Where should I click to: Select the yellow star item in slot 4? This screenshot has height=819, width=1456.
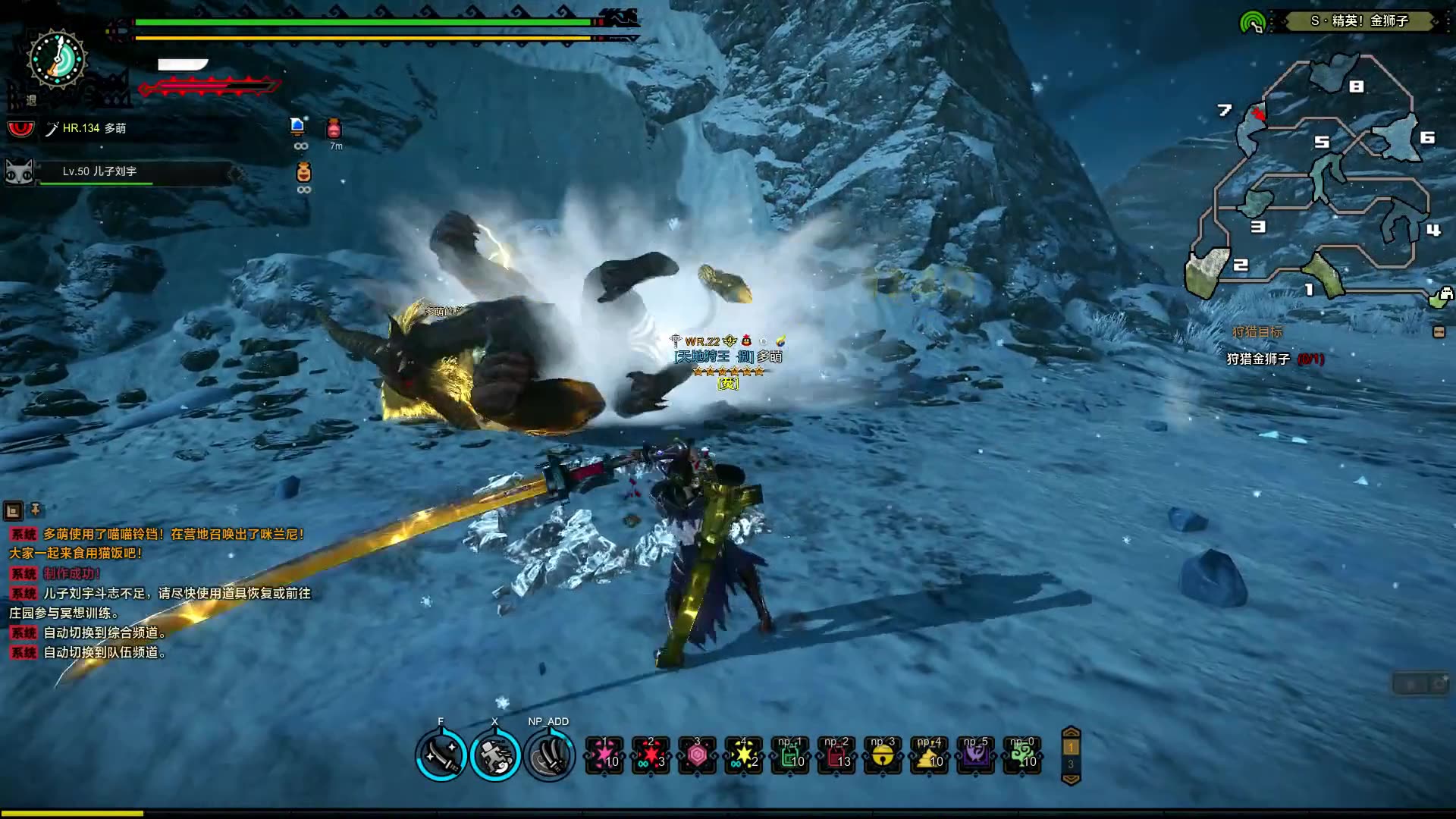tap(743, 755)
